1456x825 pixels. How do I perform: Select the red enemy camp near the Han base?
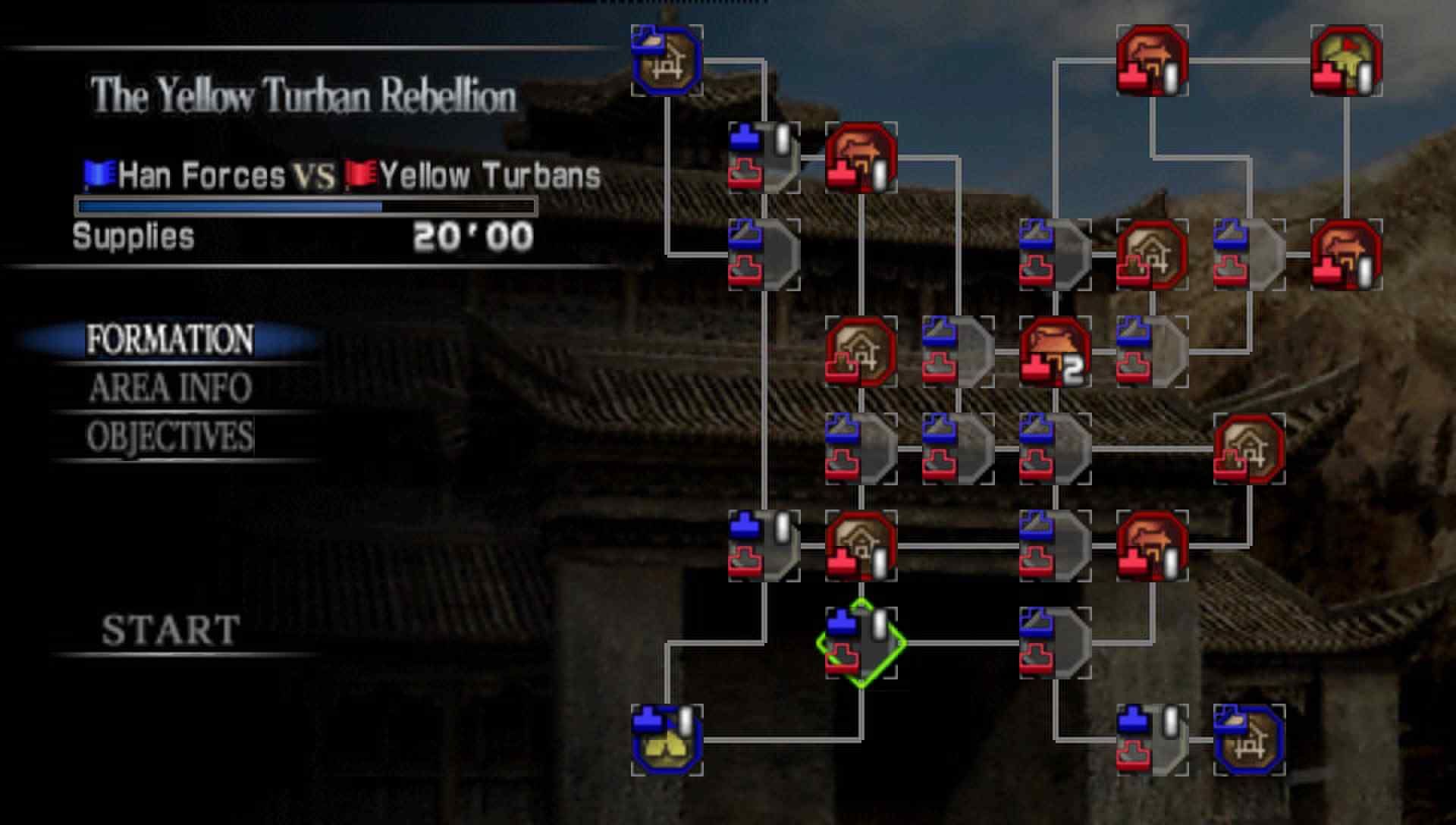pos(861,159)
